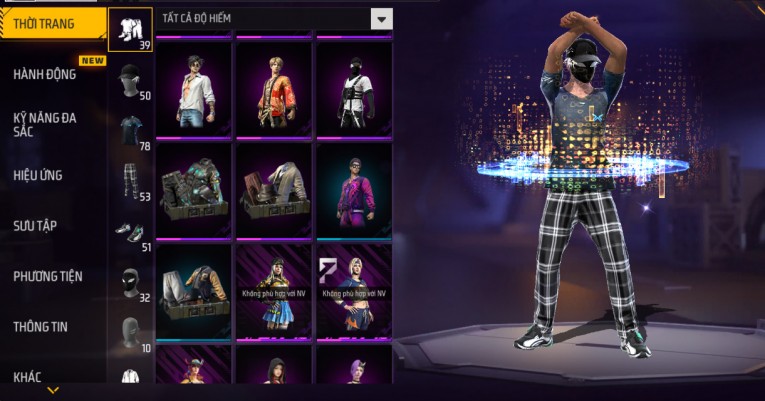
Task: Choose the PHƯƠNG TIỆN category
Action: click(48, 276)
